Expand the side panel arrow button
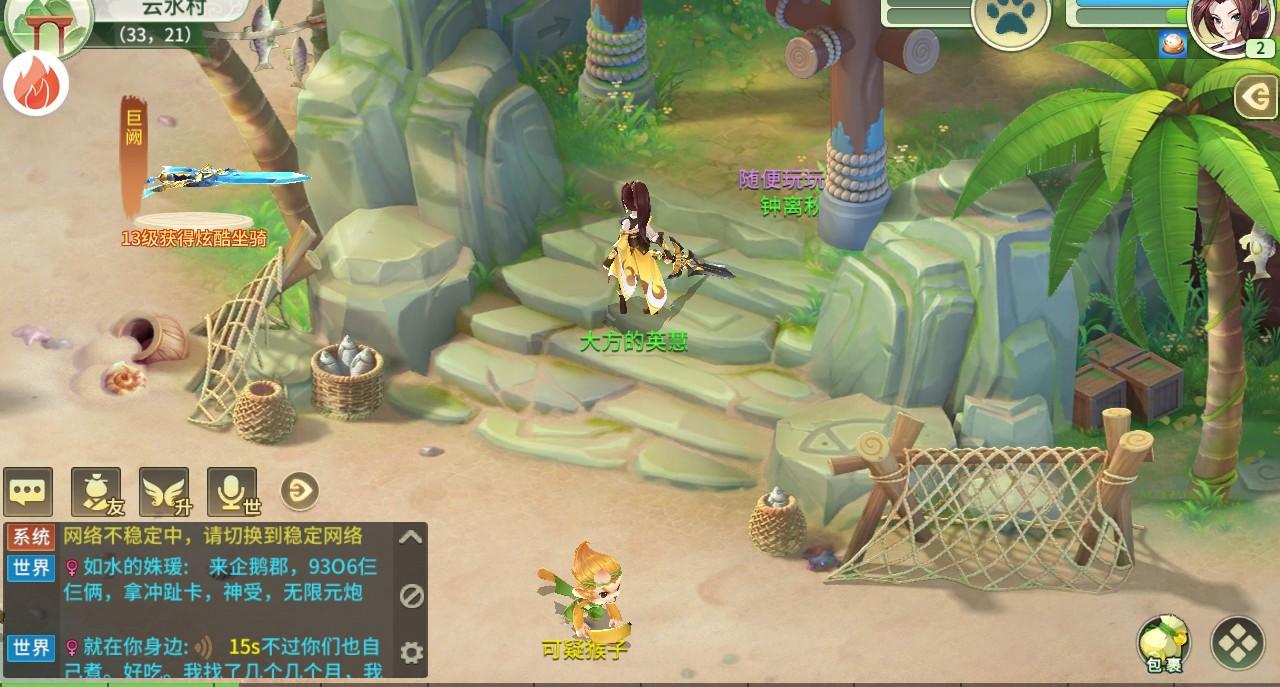 1256,97
